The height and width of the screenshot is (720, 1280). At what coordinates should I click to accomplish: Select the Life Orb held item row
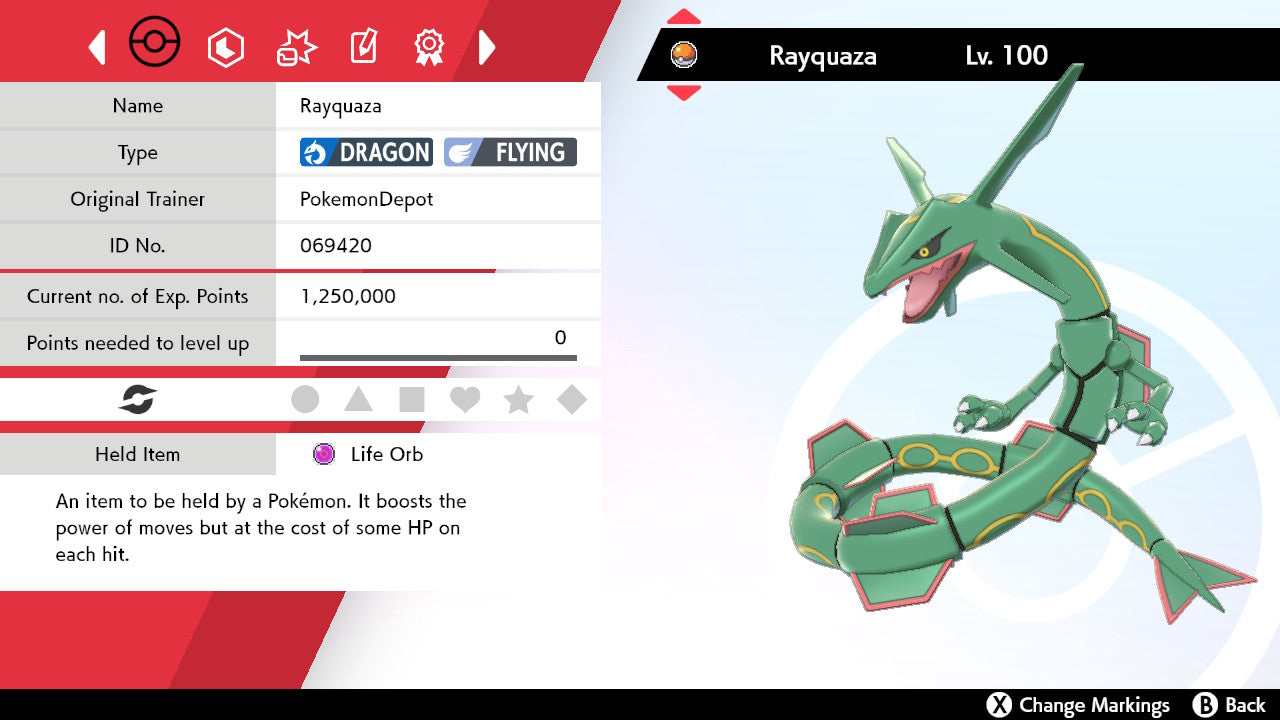[x=367, y=454]
